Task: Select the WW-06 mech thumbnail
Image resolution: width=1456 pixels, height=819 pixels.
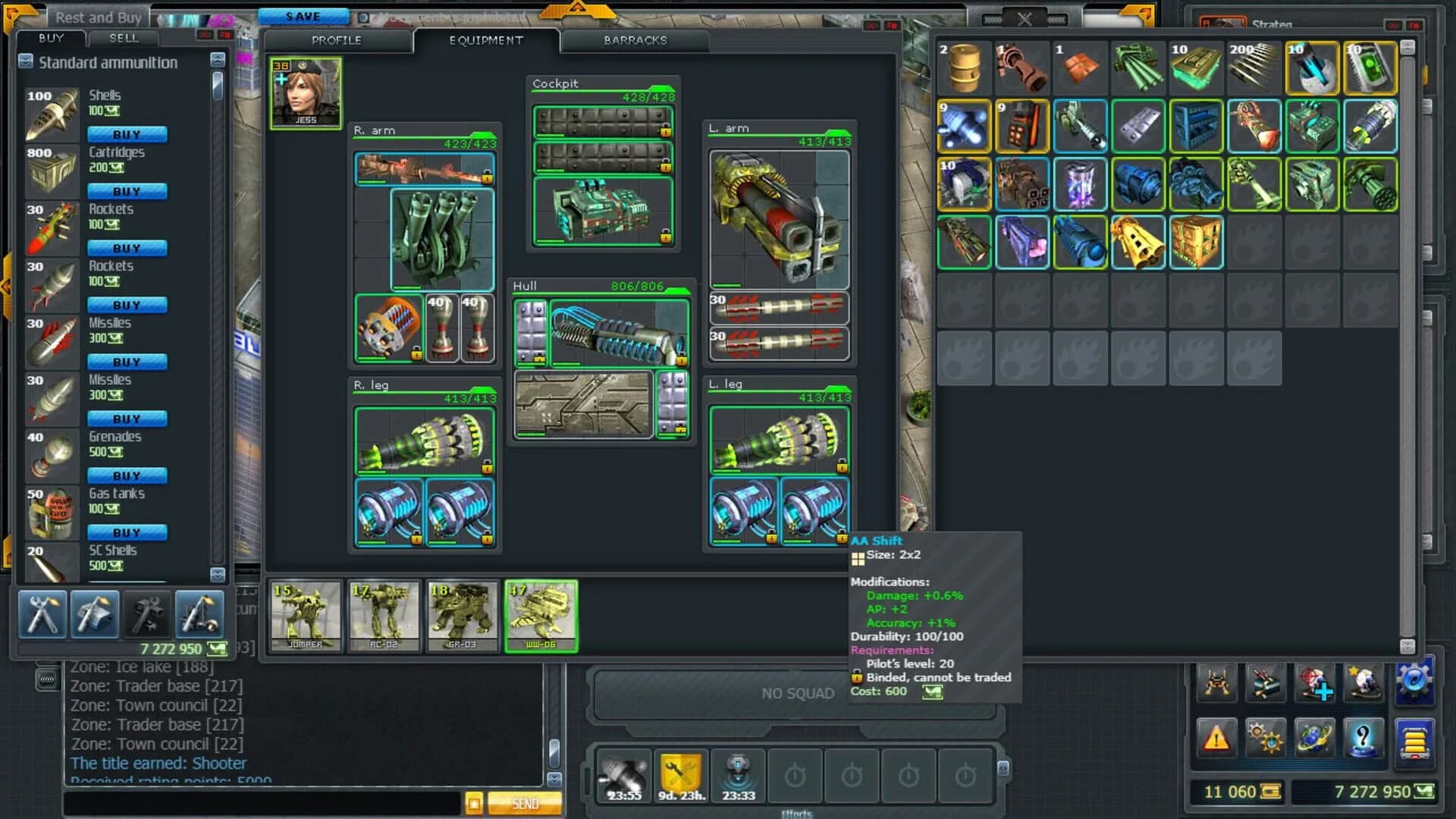Action: [541, 616]
